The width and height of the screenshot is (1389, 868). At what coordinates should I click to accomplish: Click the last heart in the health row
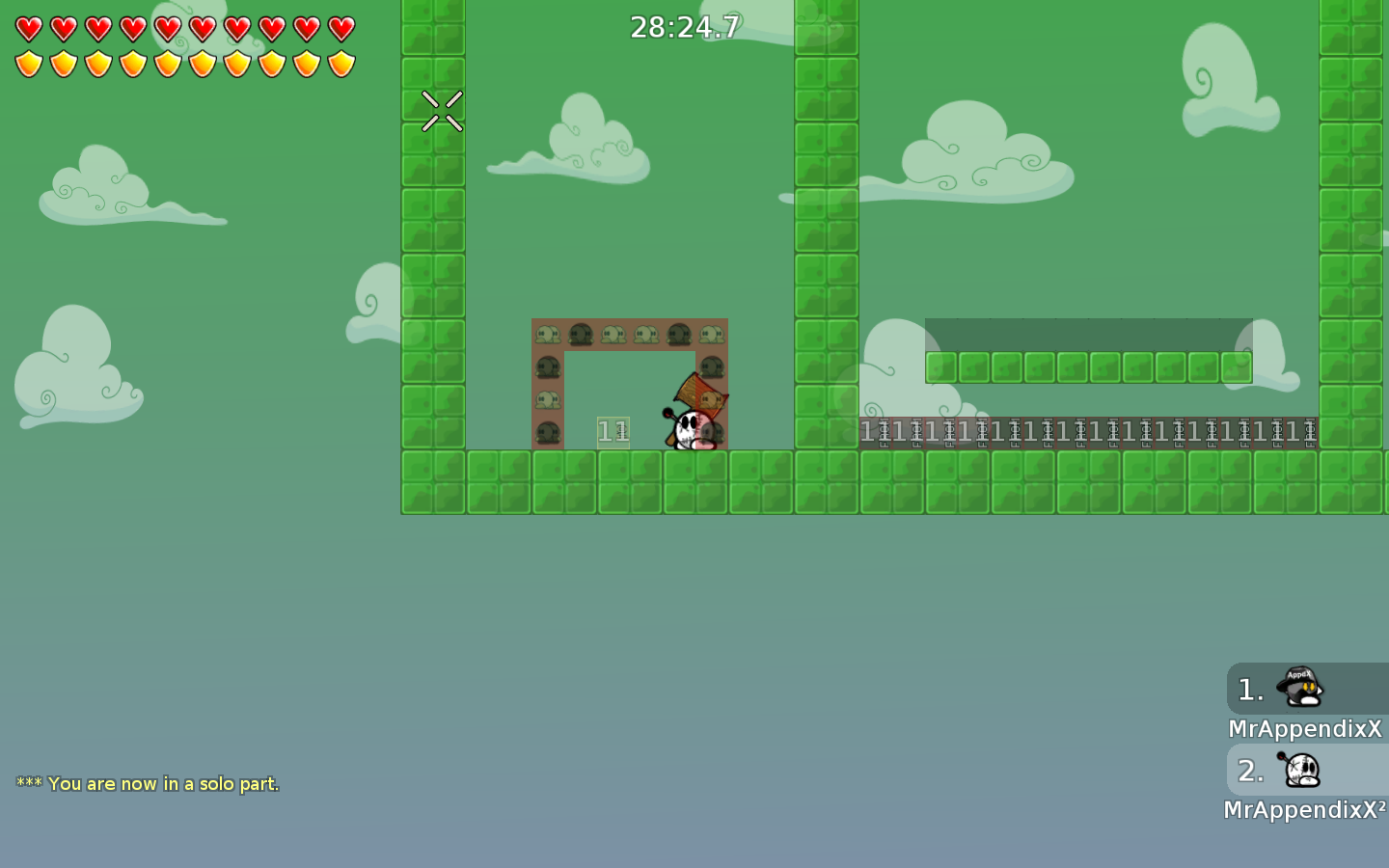click(x=340, y=28)
